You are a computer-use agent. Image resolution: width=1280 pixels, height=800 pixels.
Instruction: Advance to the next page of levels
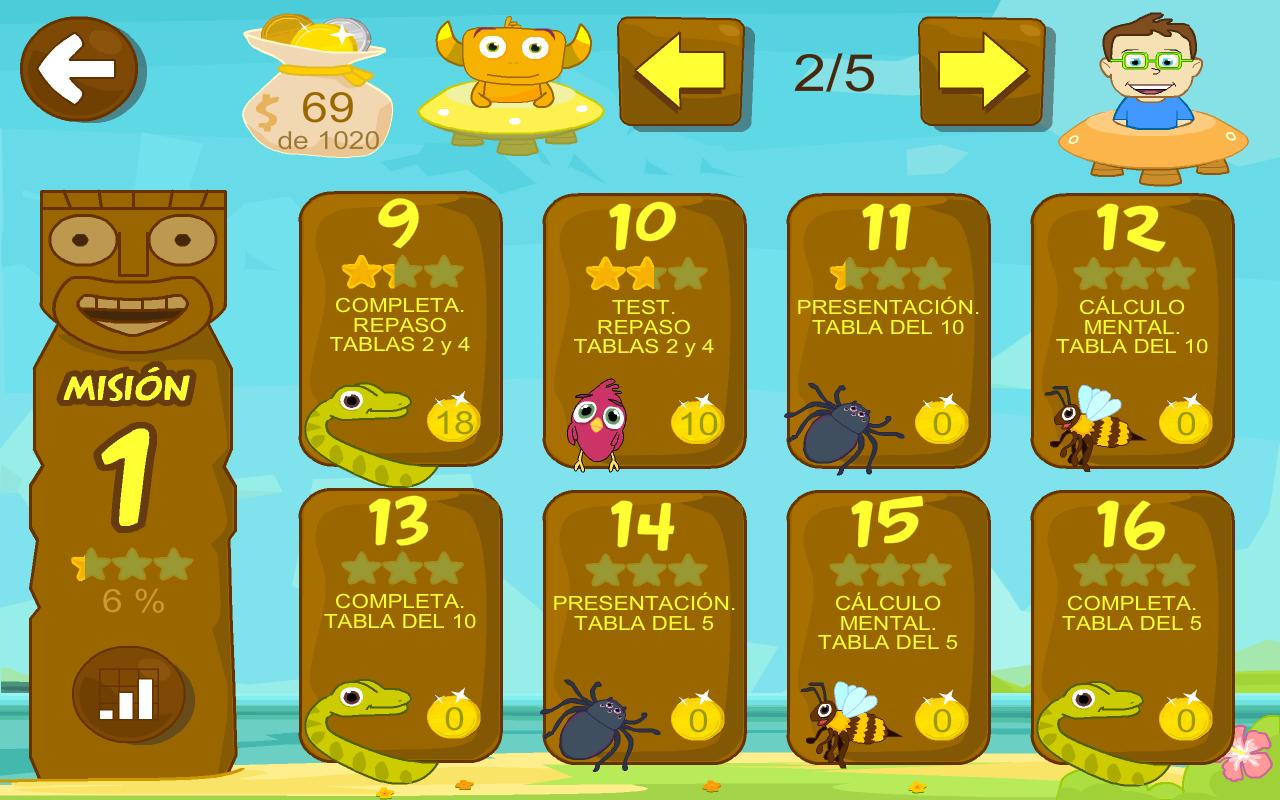[x=981, y=71]
